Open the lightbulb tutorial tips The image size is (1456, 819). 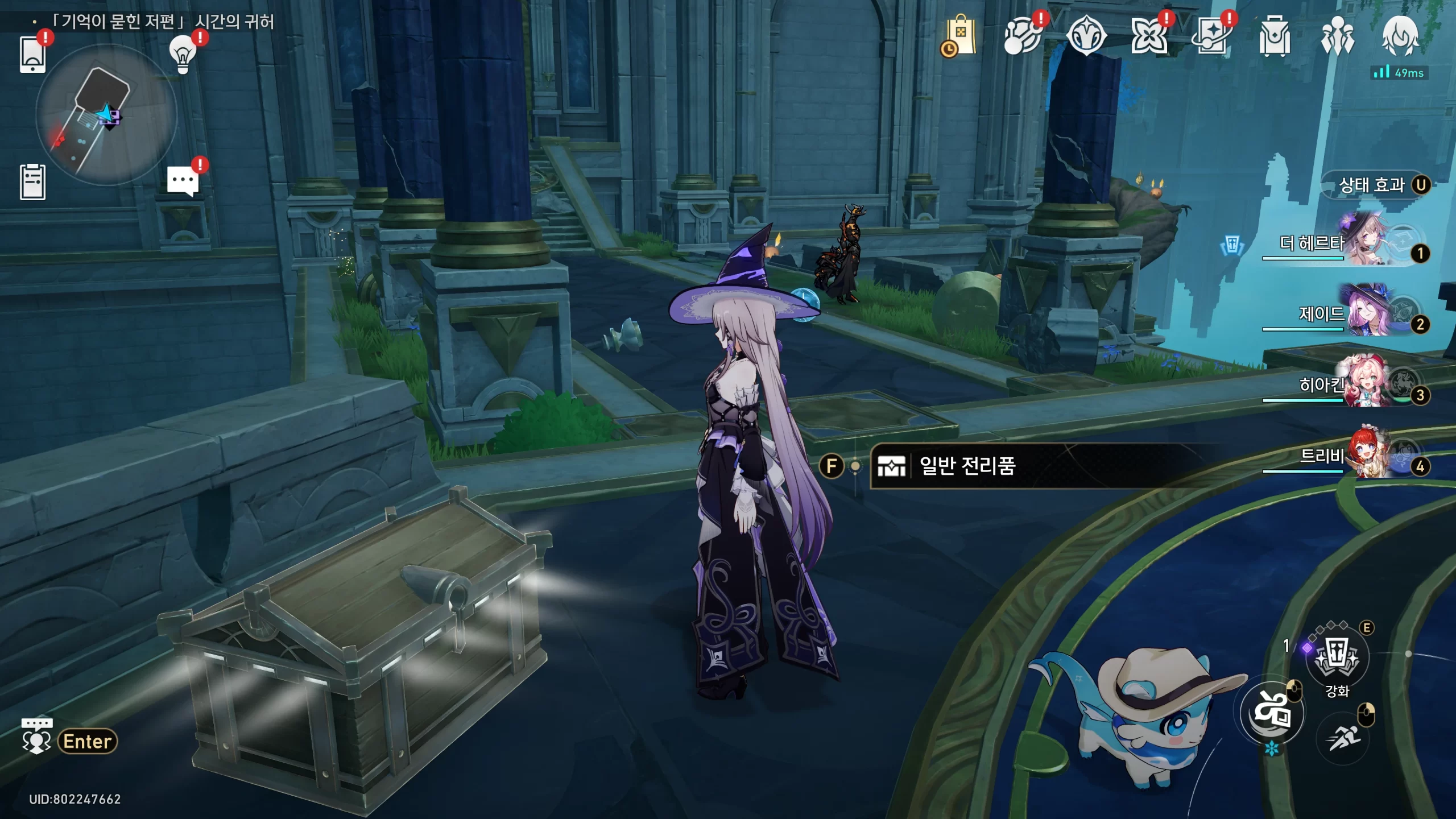coord(183,54)
